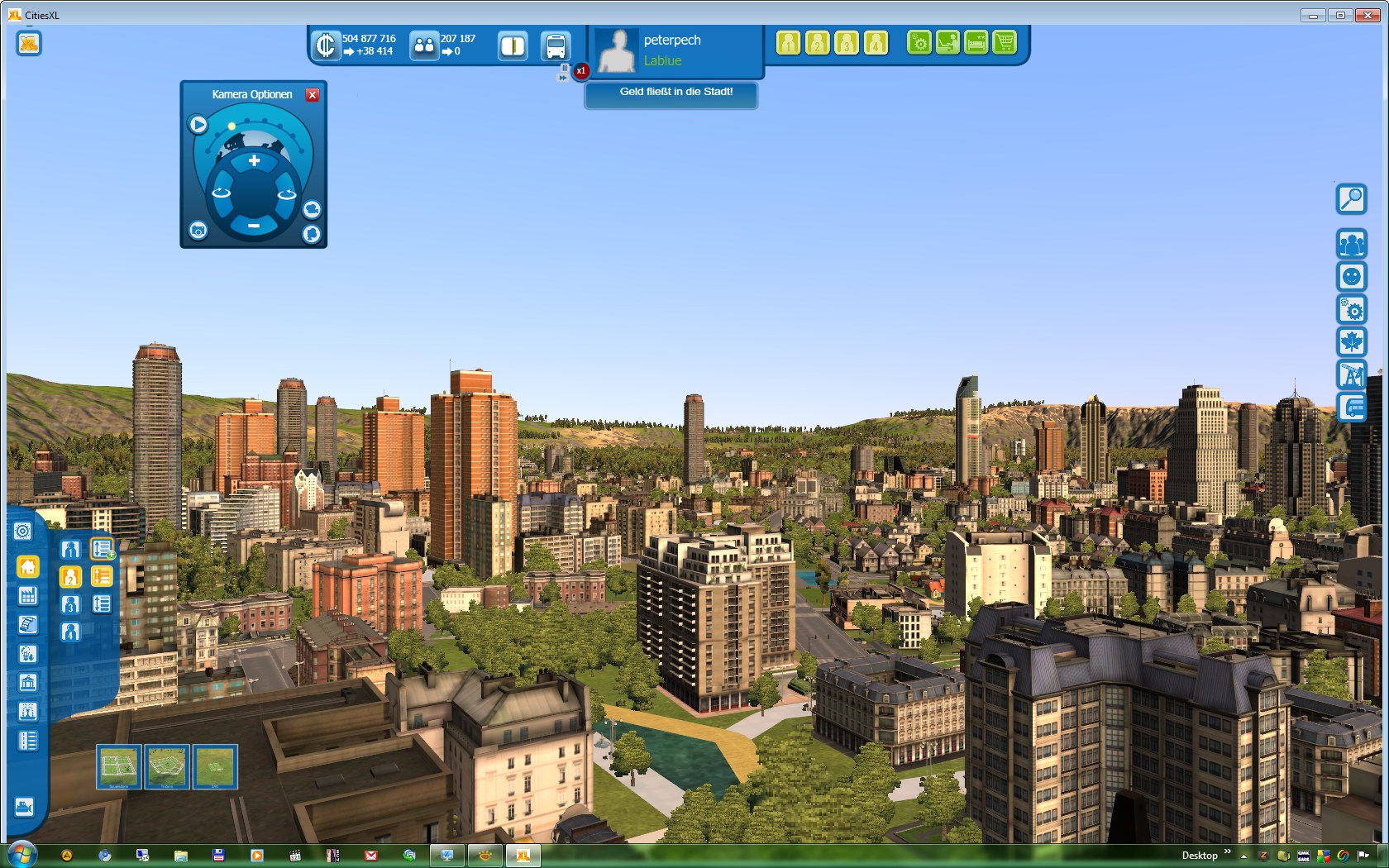Open the magnifying glass search tool
This screenshot has width=1389, height=868.
pyautogui.click(x=1351, y=199)
